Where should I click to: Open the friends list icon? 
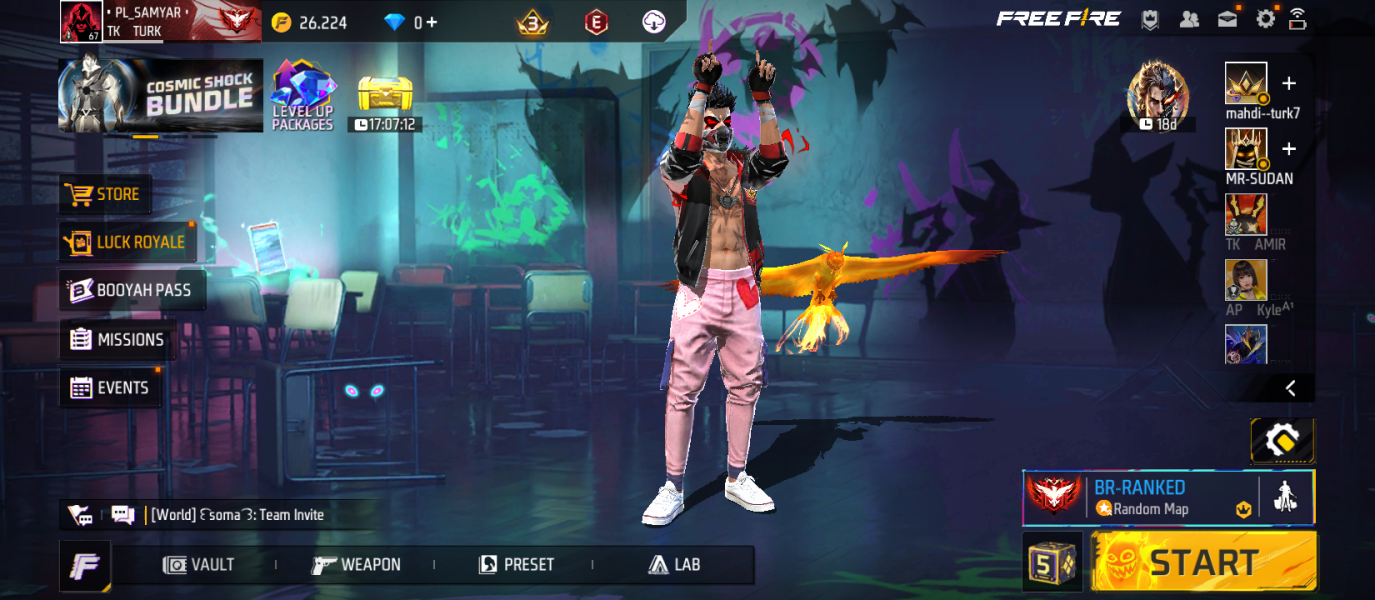point(1189,18)
